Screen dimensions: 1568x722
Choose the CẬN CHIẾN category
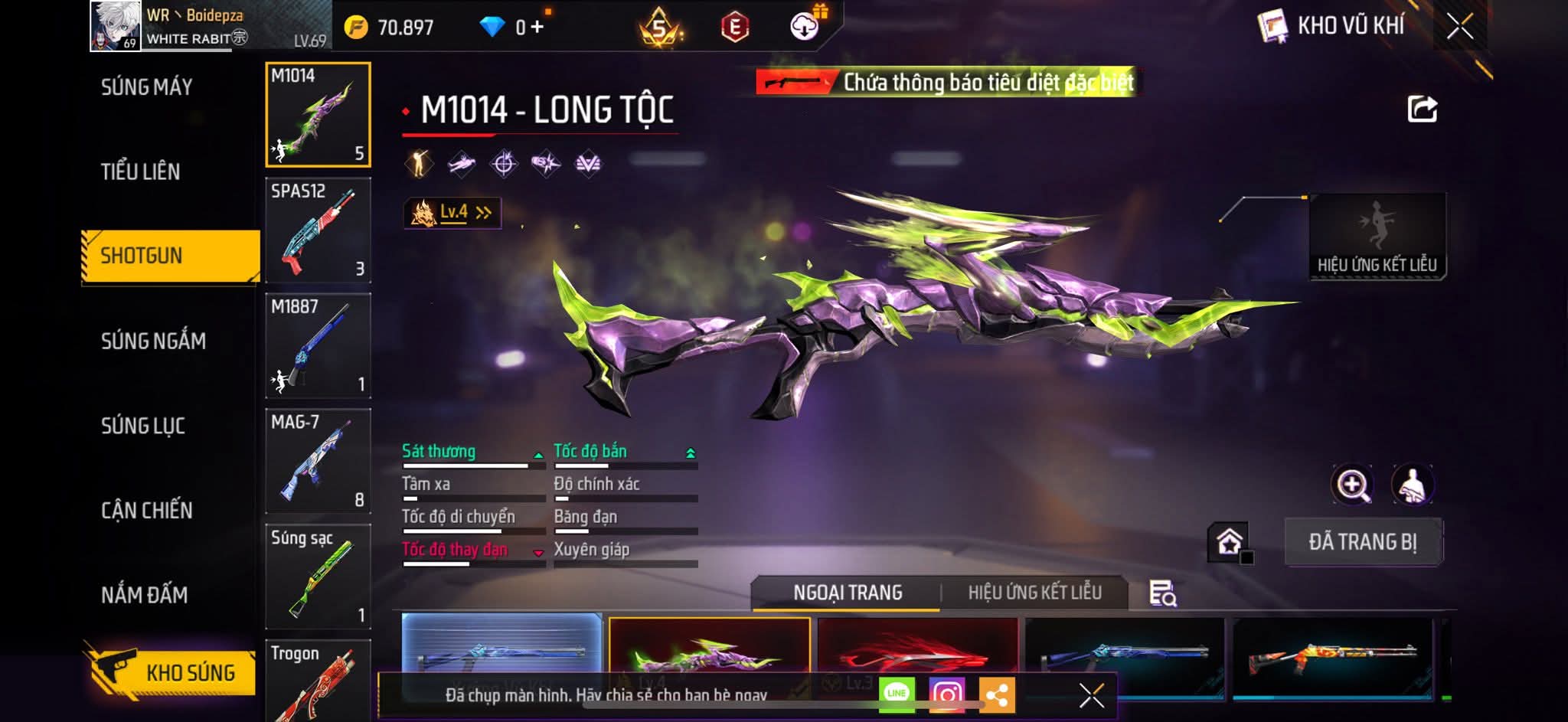tap(147, 511)
